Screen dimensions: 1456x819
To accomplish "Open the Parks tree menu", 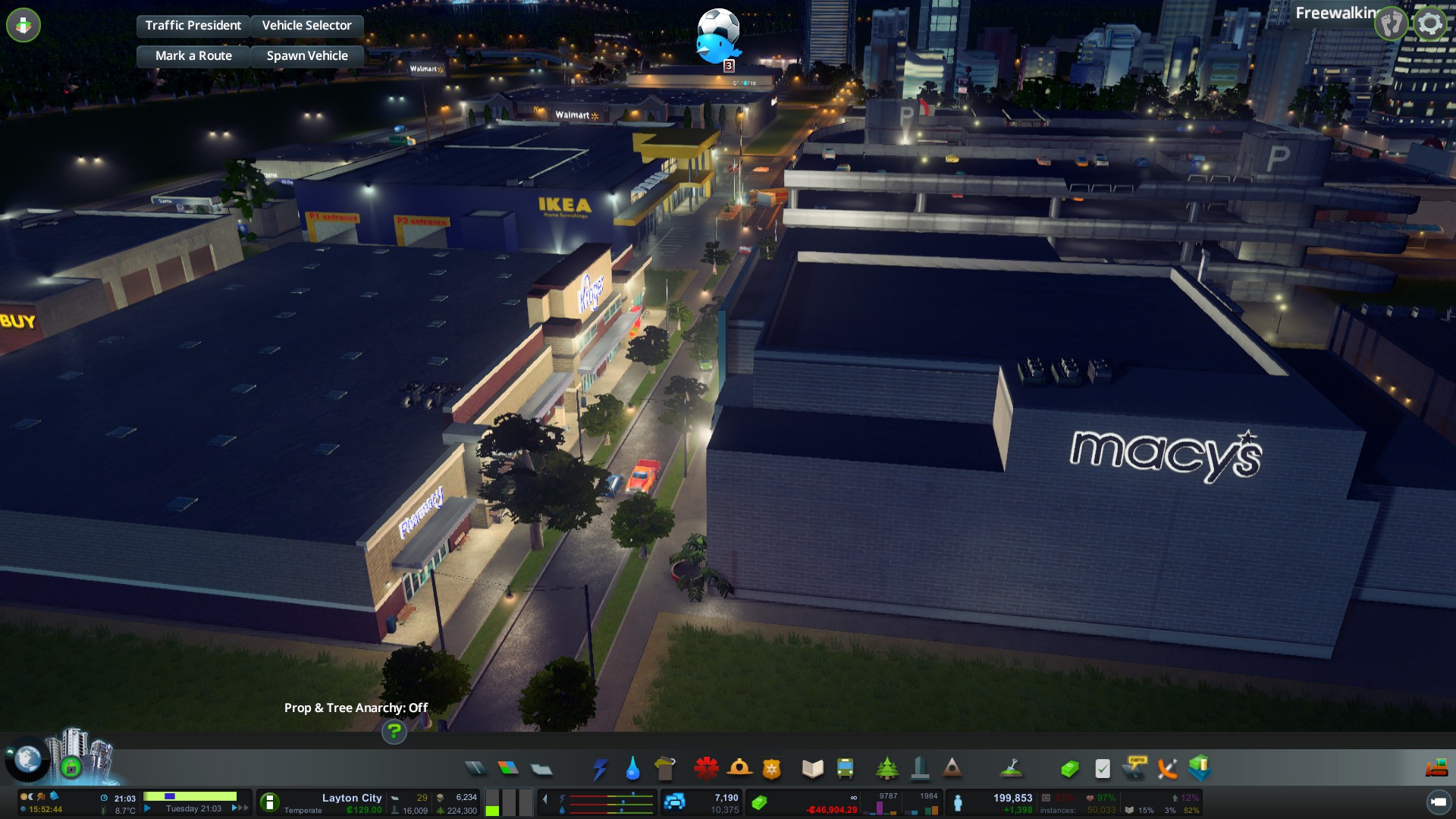I will pos(886,769).
